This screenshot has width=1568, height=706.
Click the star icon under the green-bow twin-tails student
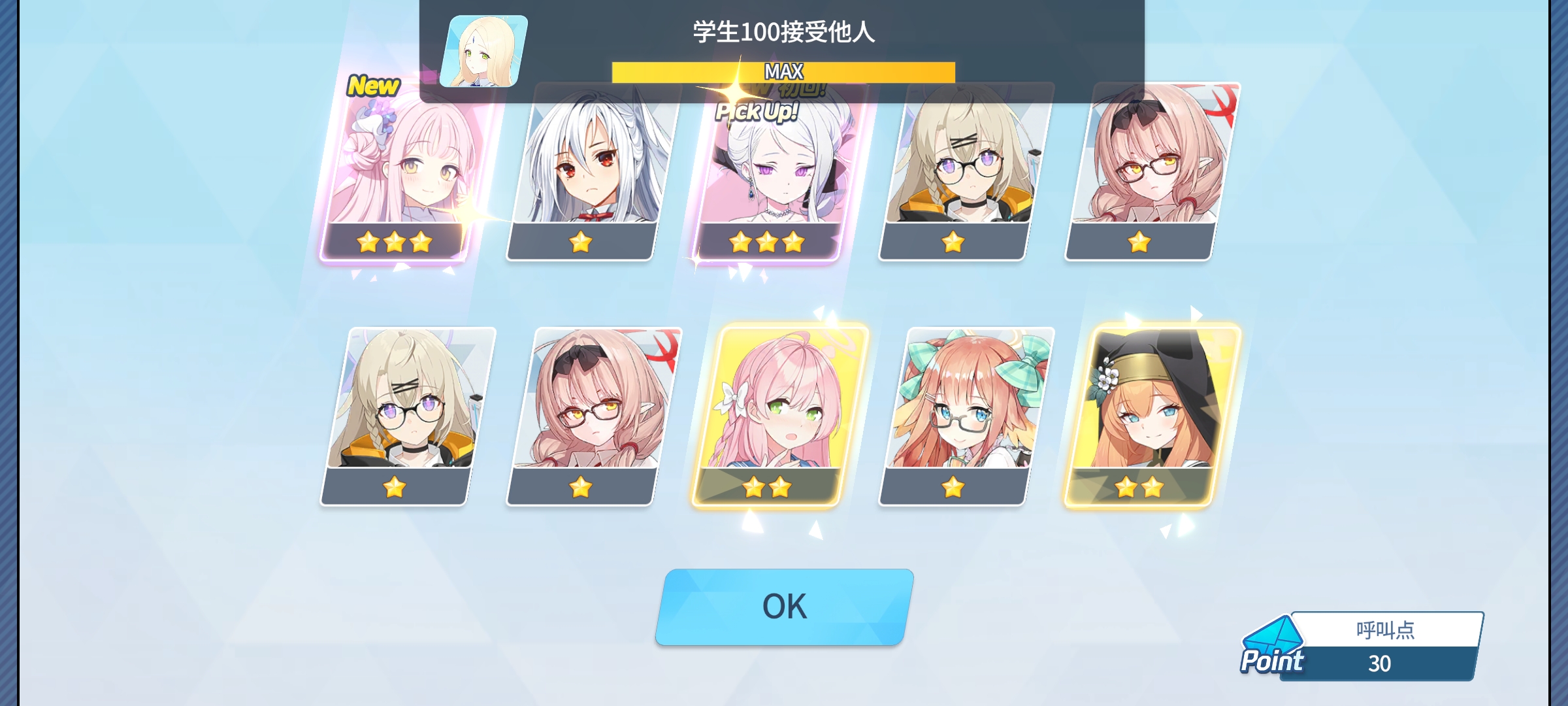click(953, 486)
